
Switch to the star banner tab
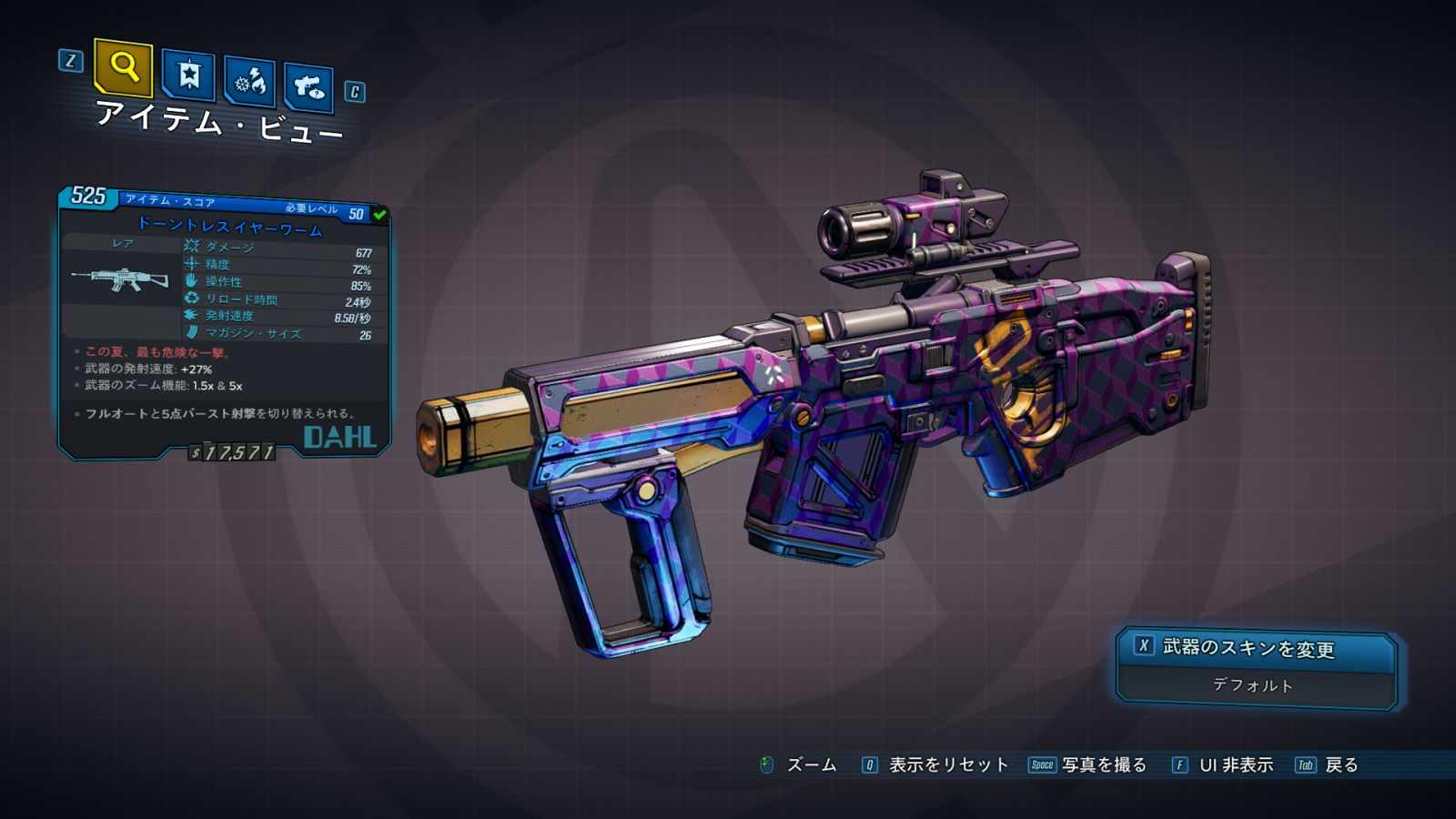pyautogui.click(x=188, y=76)
